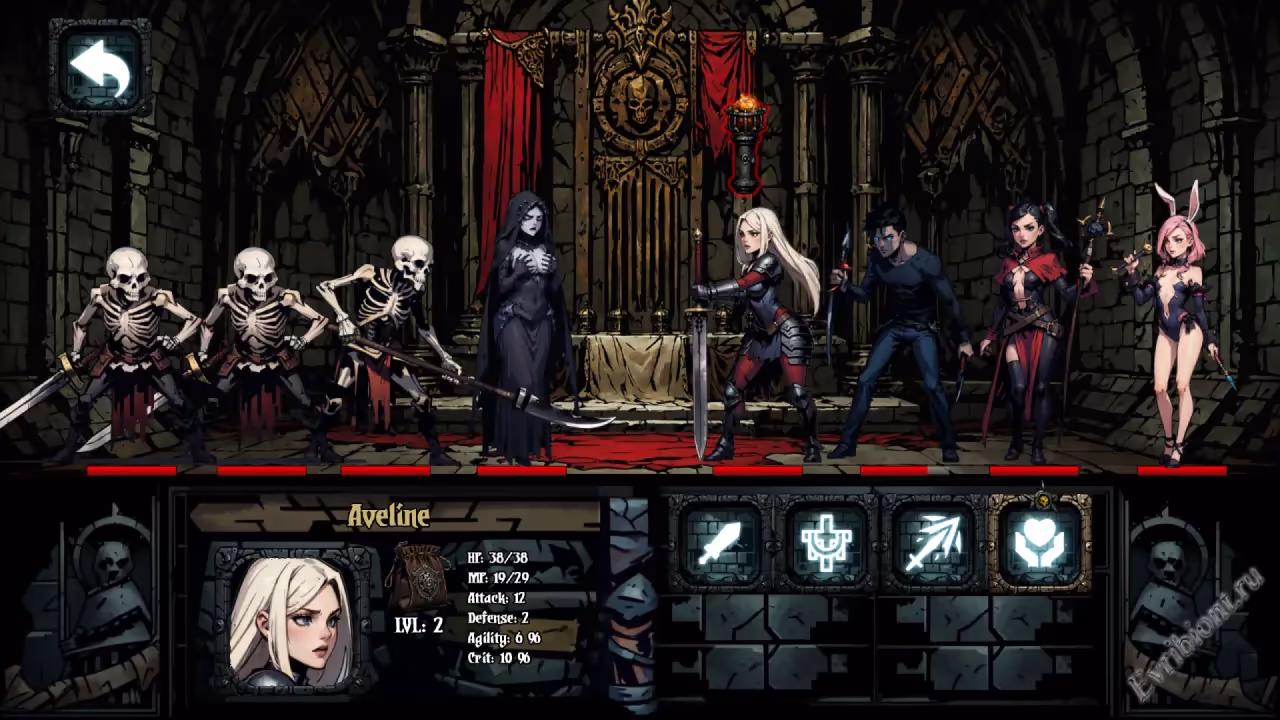This screenshot has width=1280, height=720.
Task: Choose the heart-in-hands healing skill
Action: [x=1040, y=543]
